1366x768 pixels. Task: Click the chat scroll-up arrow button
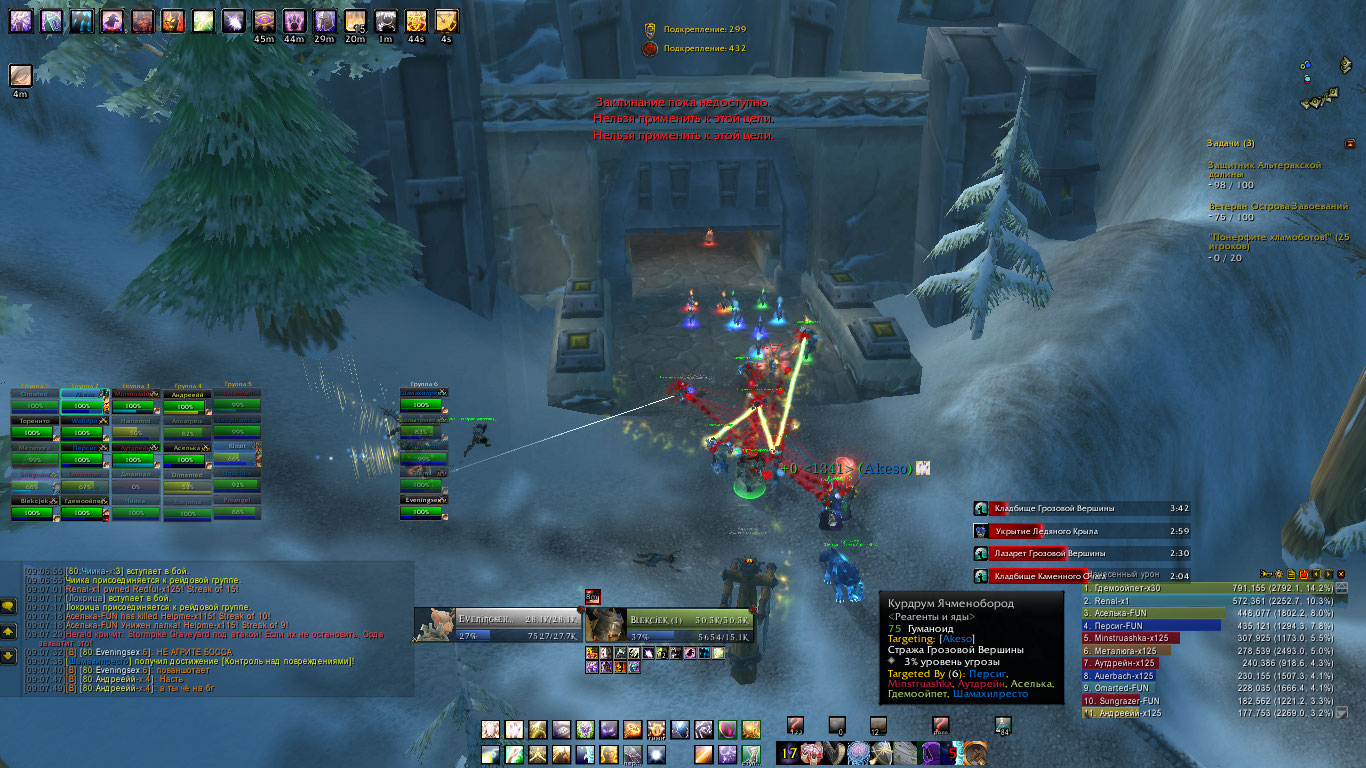pos(8,631)
